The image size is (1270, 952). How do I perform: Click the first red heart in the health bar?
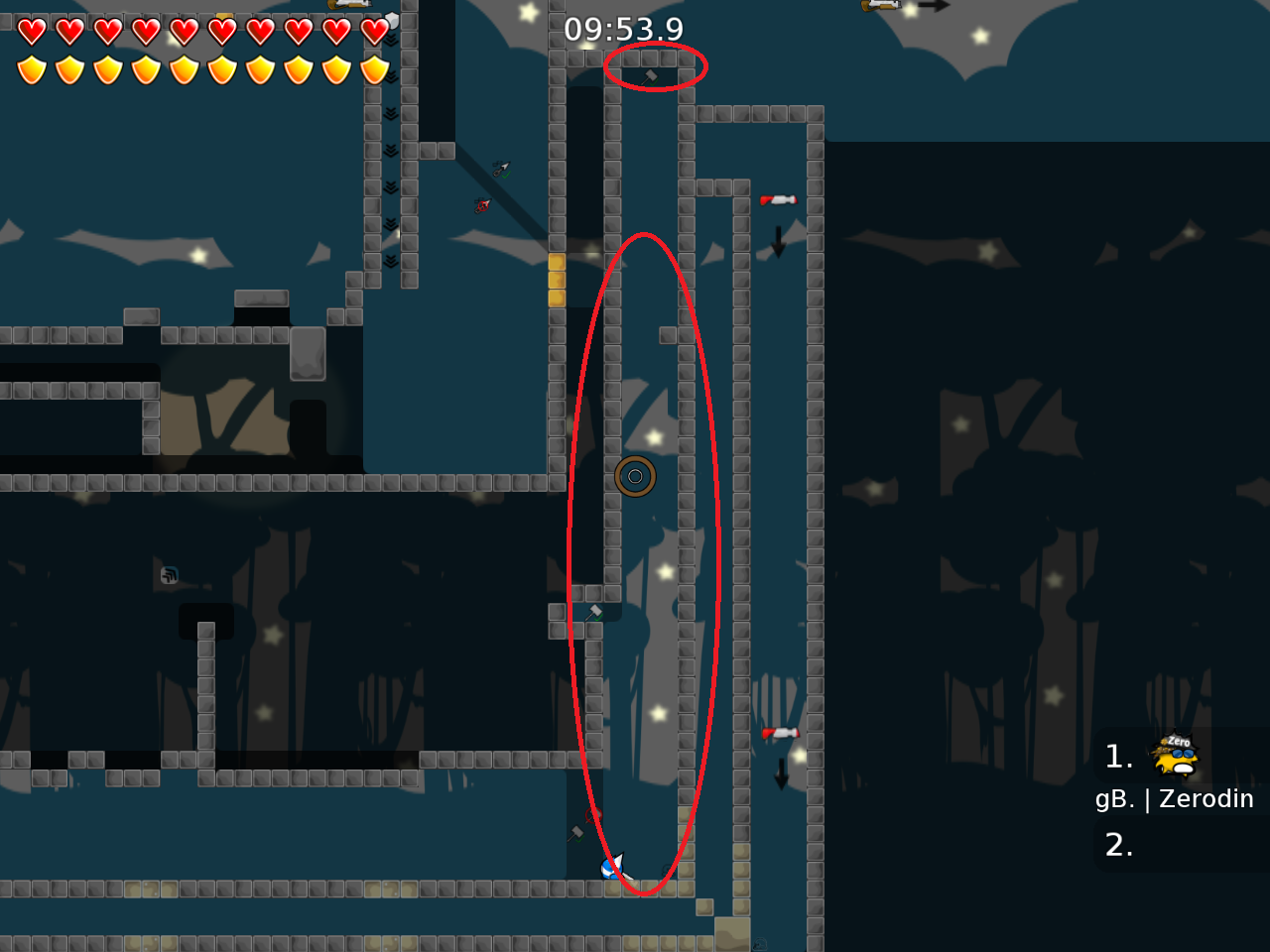click(x=33, y=31)
